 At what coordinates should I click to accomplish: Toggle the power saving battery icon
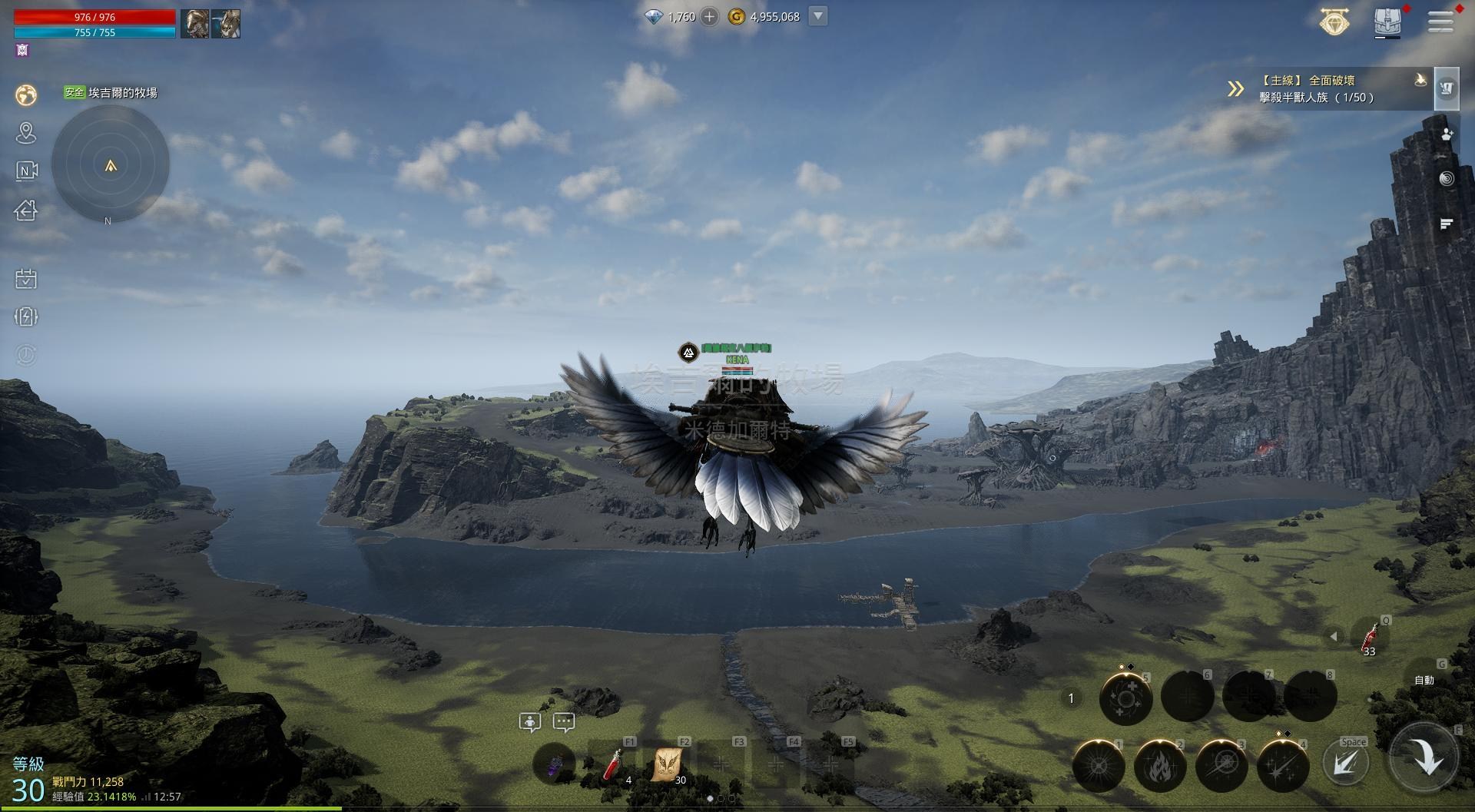coord(26,317)
